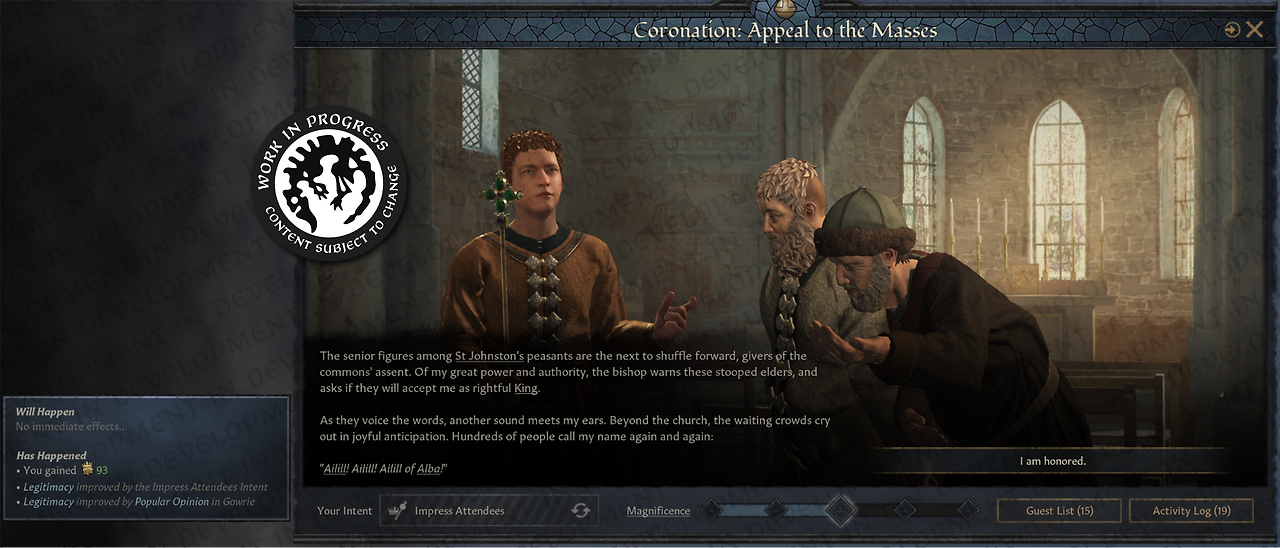Screen dimensions: 1280x548
Task: Close the Coronation event window
Action: coord(1254,30)
